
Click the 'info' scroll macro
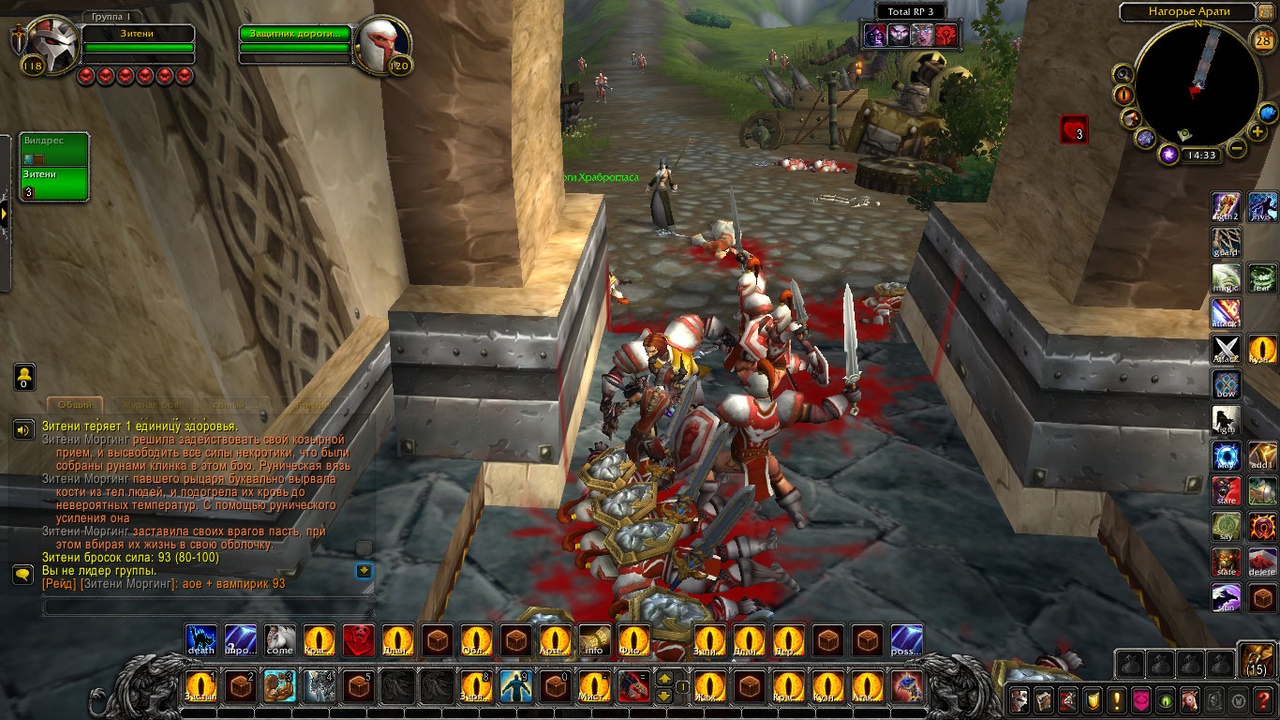point(594,640)
